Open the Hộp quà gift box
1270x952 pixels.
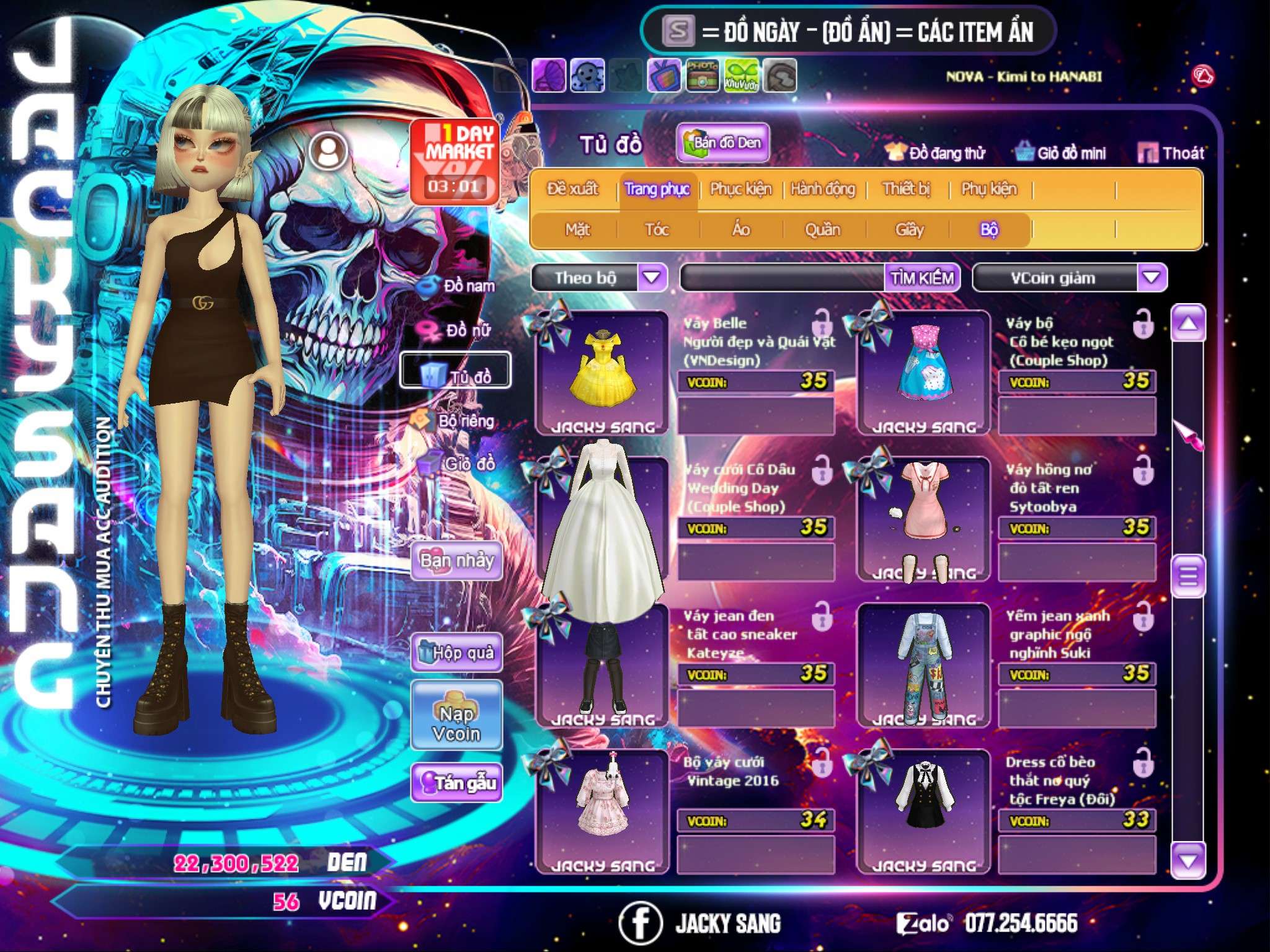pyautogui.click(x=456, y=653)
